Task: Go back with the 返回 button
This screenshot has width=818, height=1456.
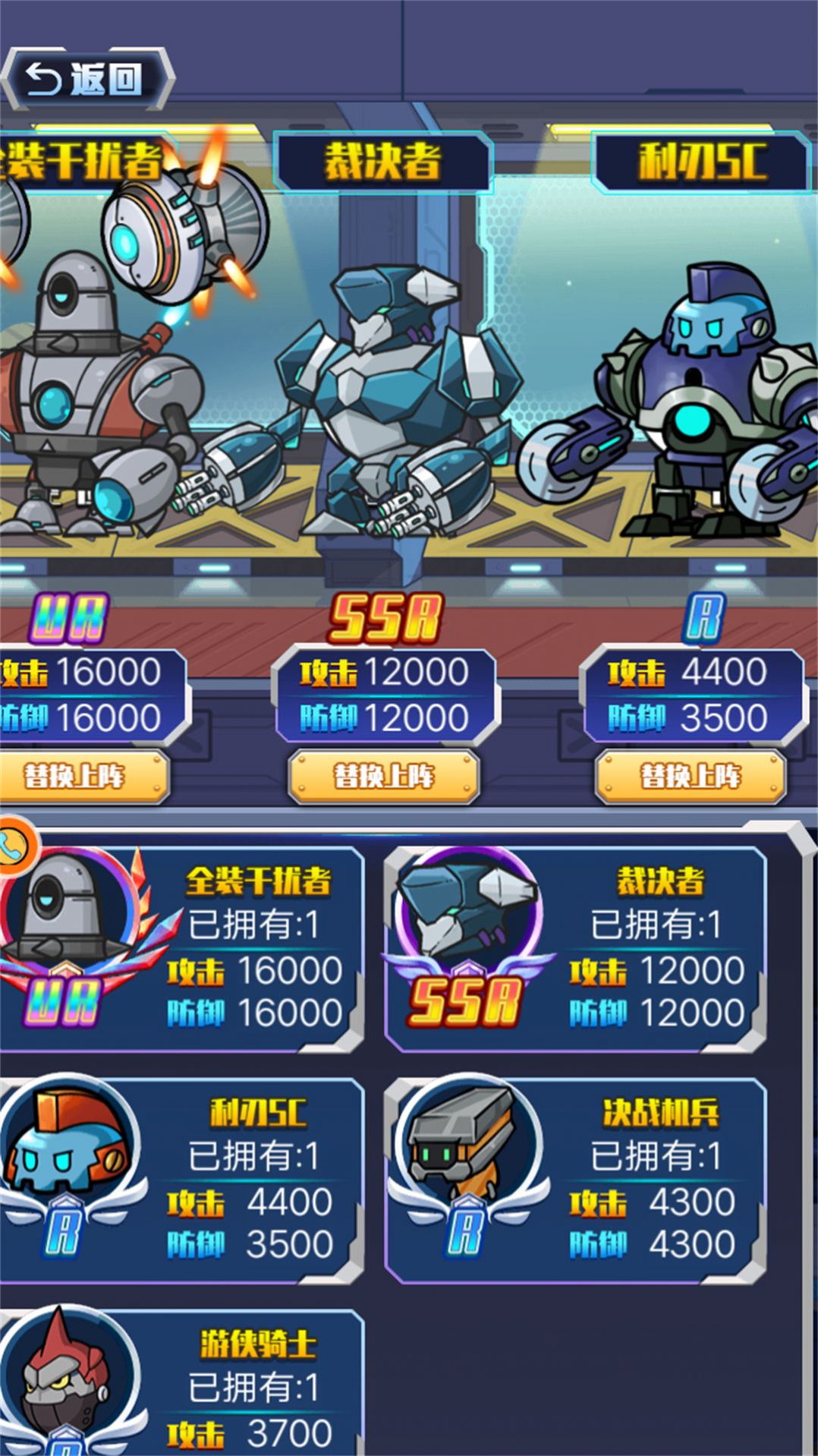Action: 87,80
